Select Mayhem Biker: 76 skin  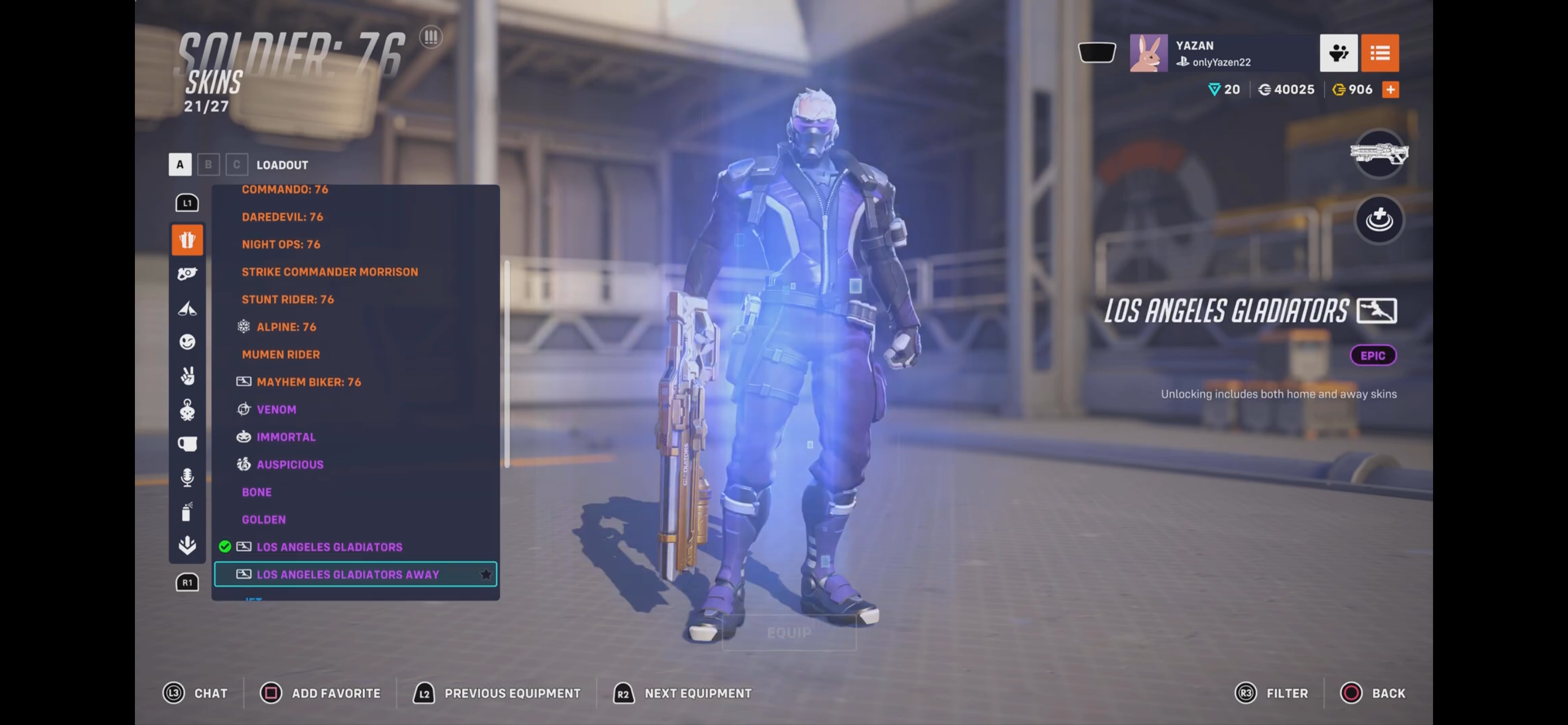pyautogui.click(x=309, y=382)
